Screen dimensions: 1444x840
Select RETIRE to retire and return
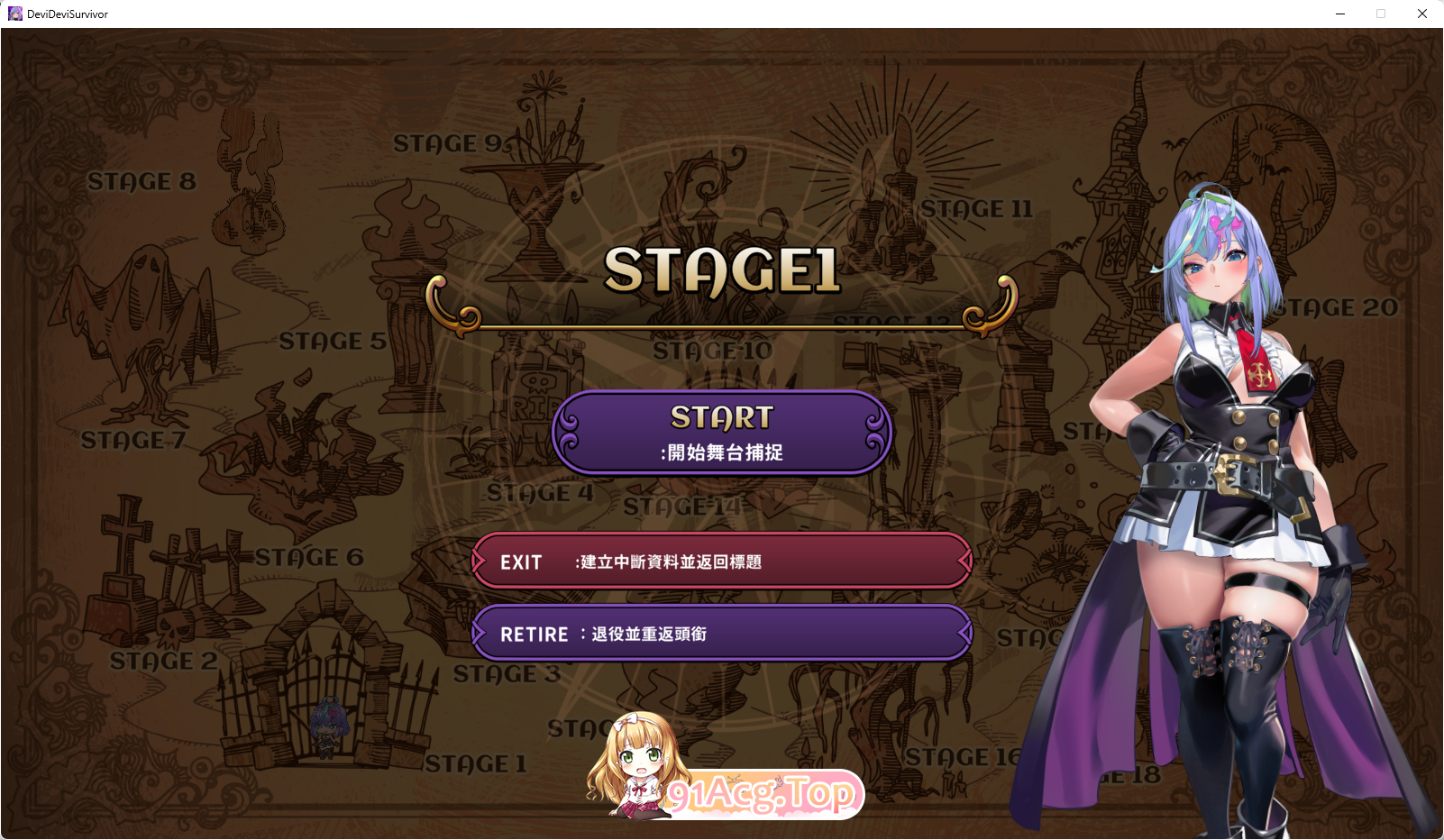[721, 634]
